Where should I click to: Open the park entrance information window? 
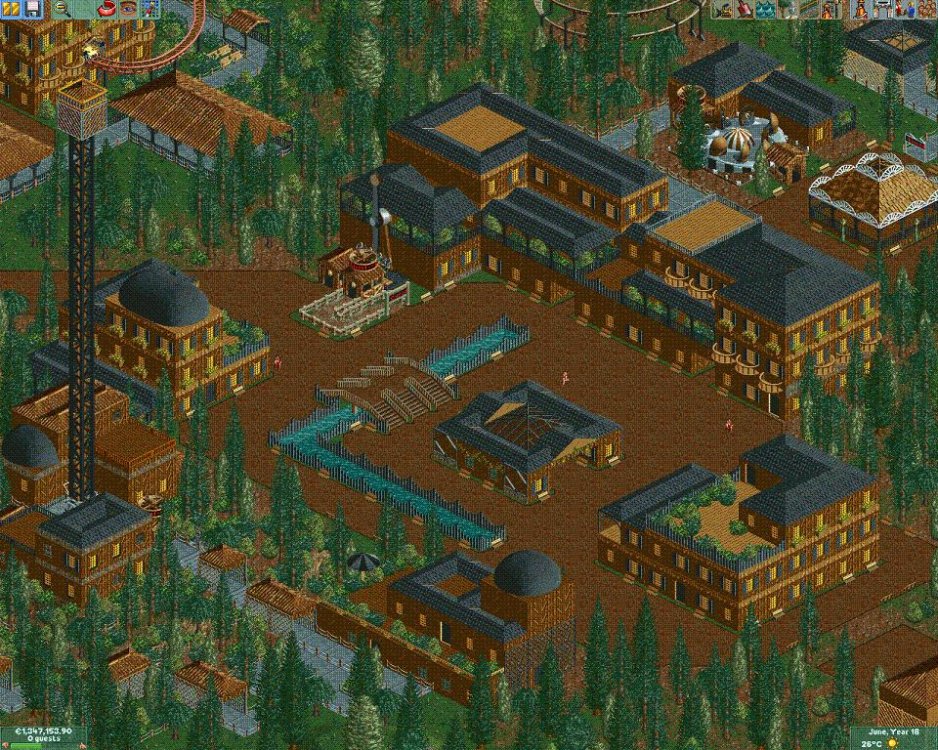pos(881,9)
